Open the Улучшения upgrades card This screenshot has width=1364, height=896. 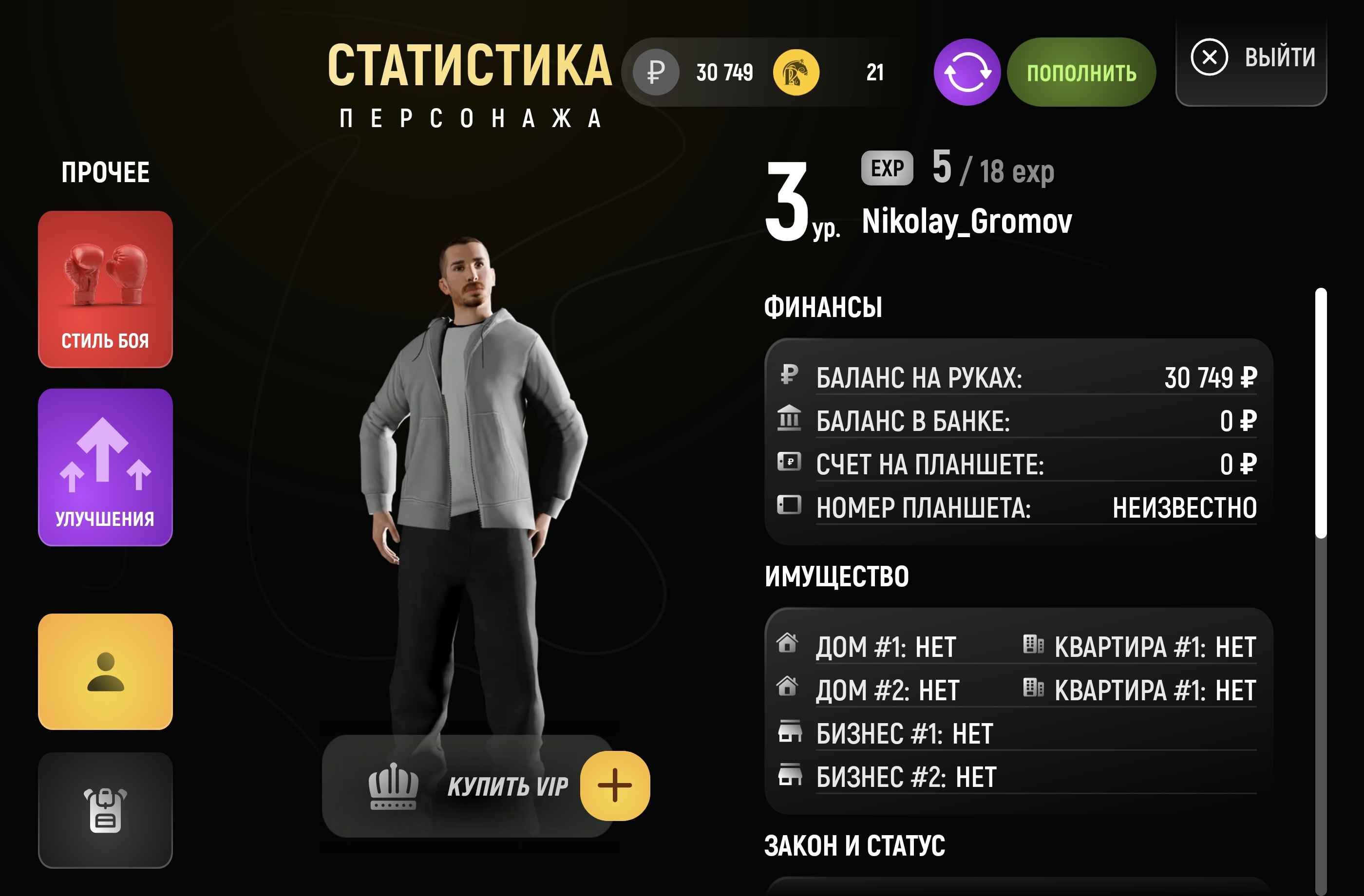105,467
